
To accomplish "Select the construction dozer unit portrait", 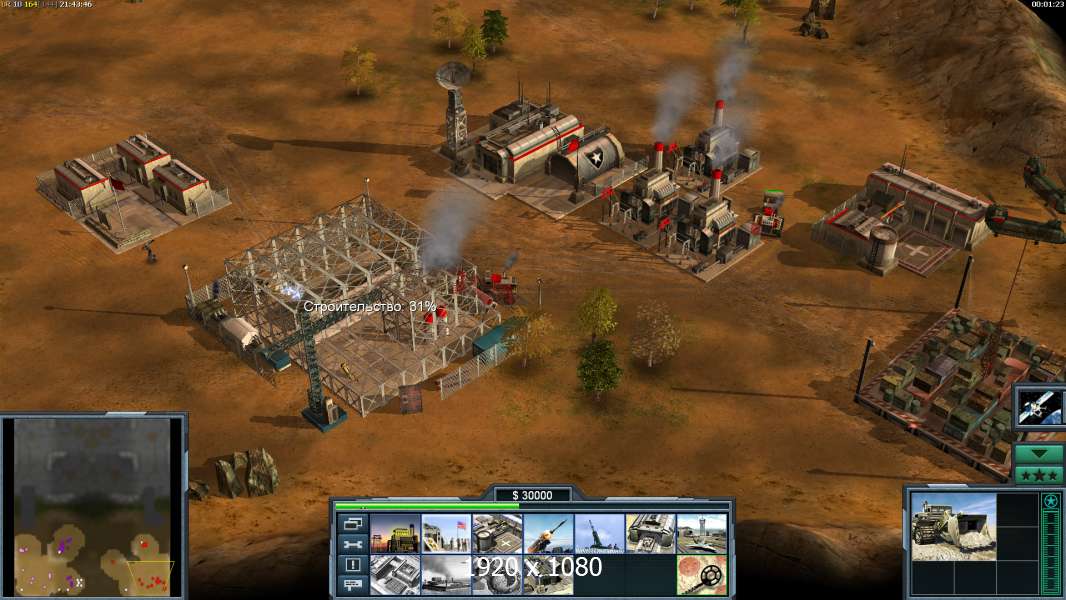I will click(953, 526).
